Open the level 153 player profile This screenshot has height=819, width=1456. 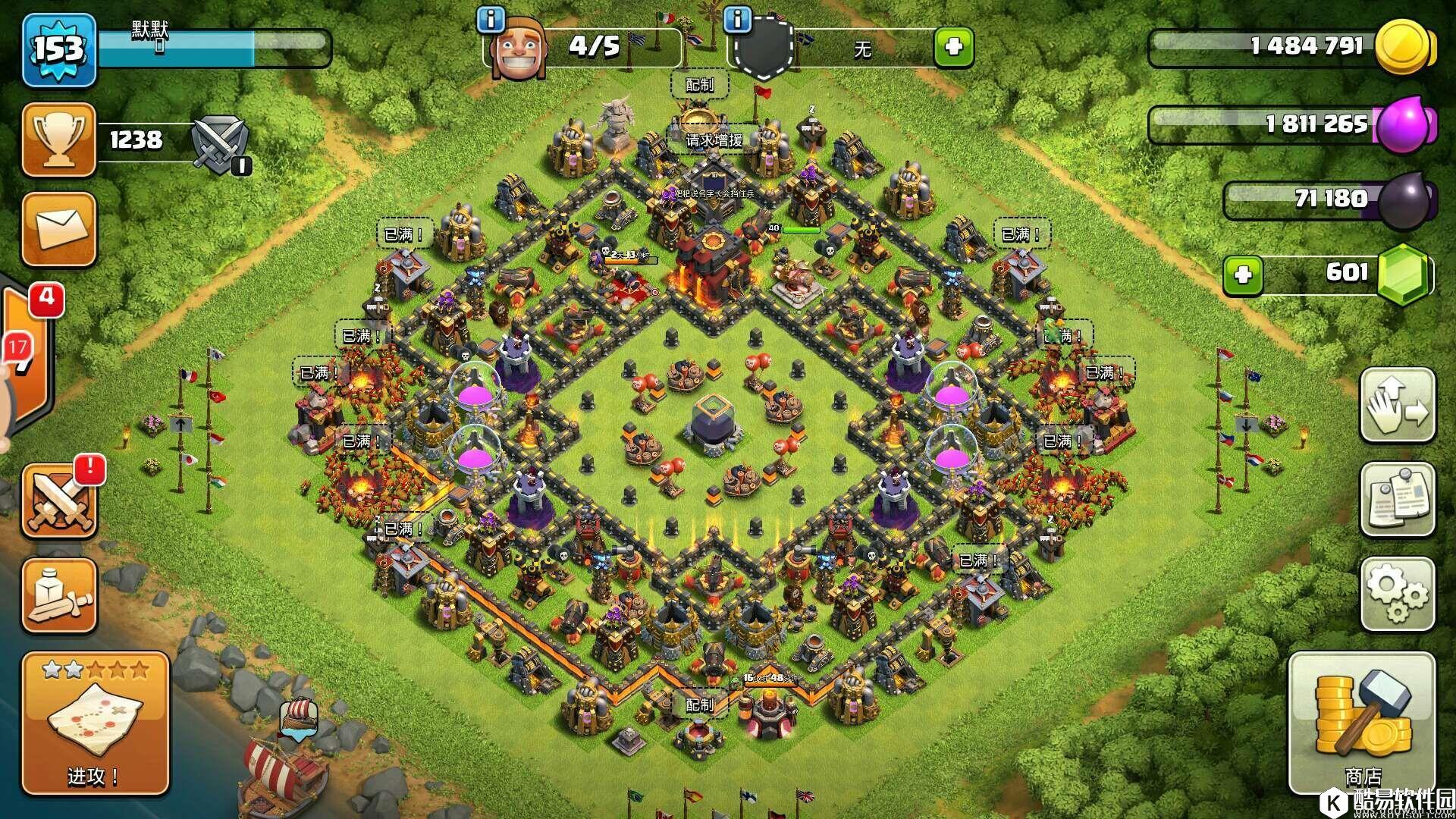59,50
